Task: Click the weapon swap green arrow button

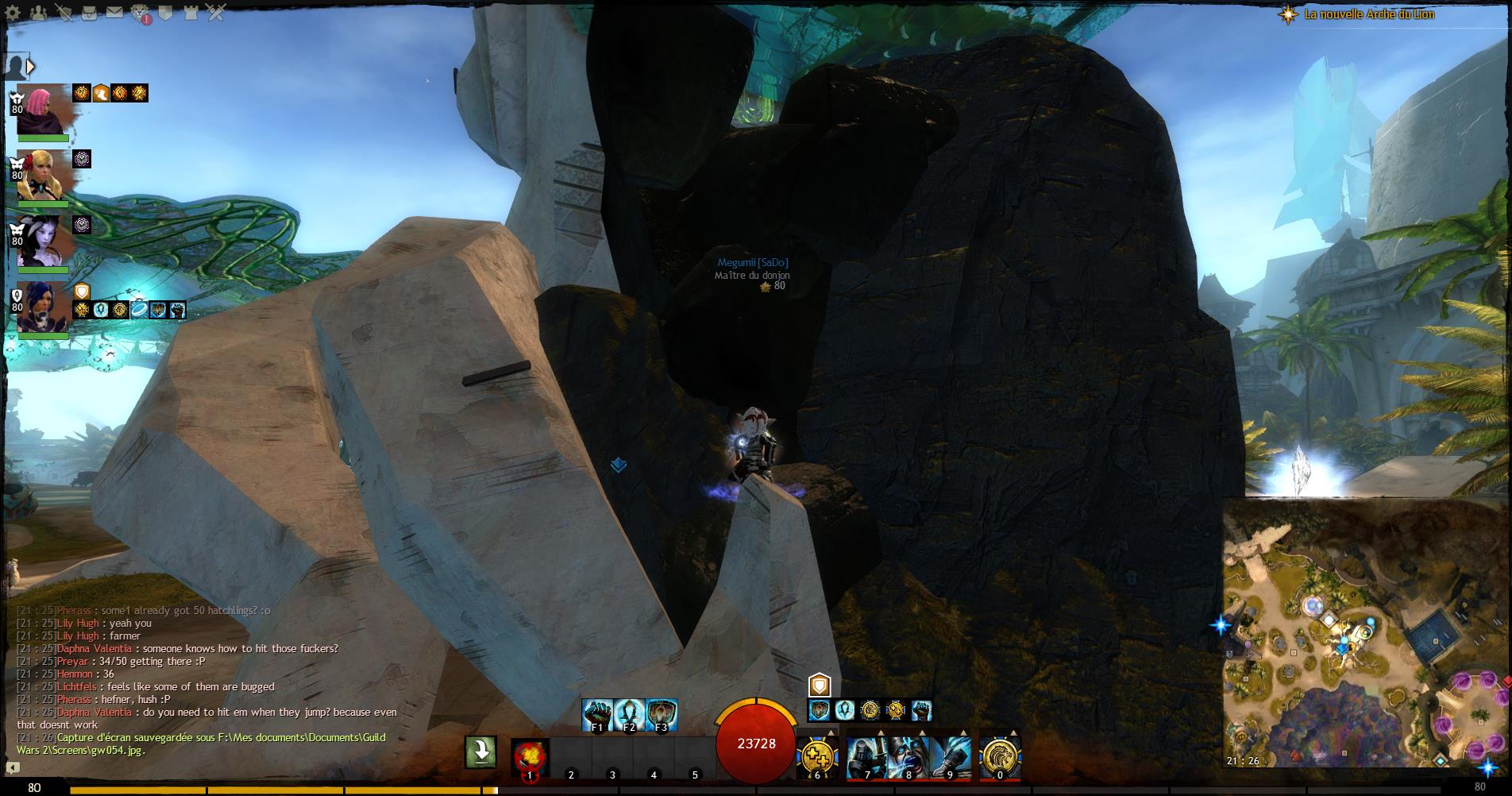Action: pyautogui.click(x=480, y=752)
